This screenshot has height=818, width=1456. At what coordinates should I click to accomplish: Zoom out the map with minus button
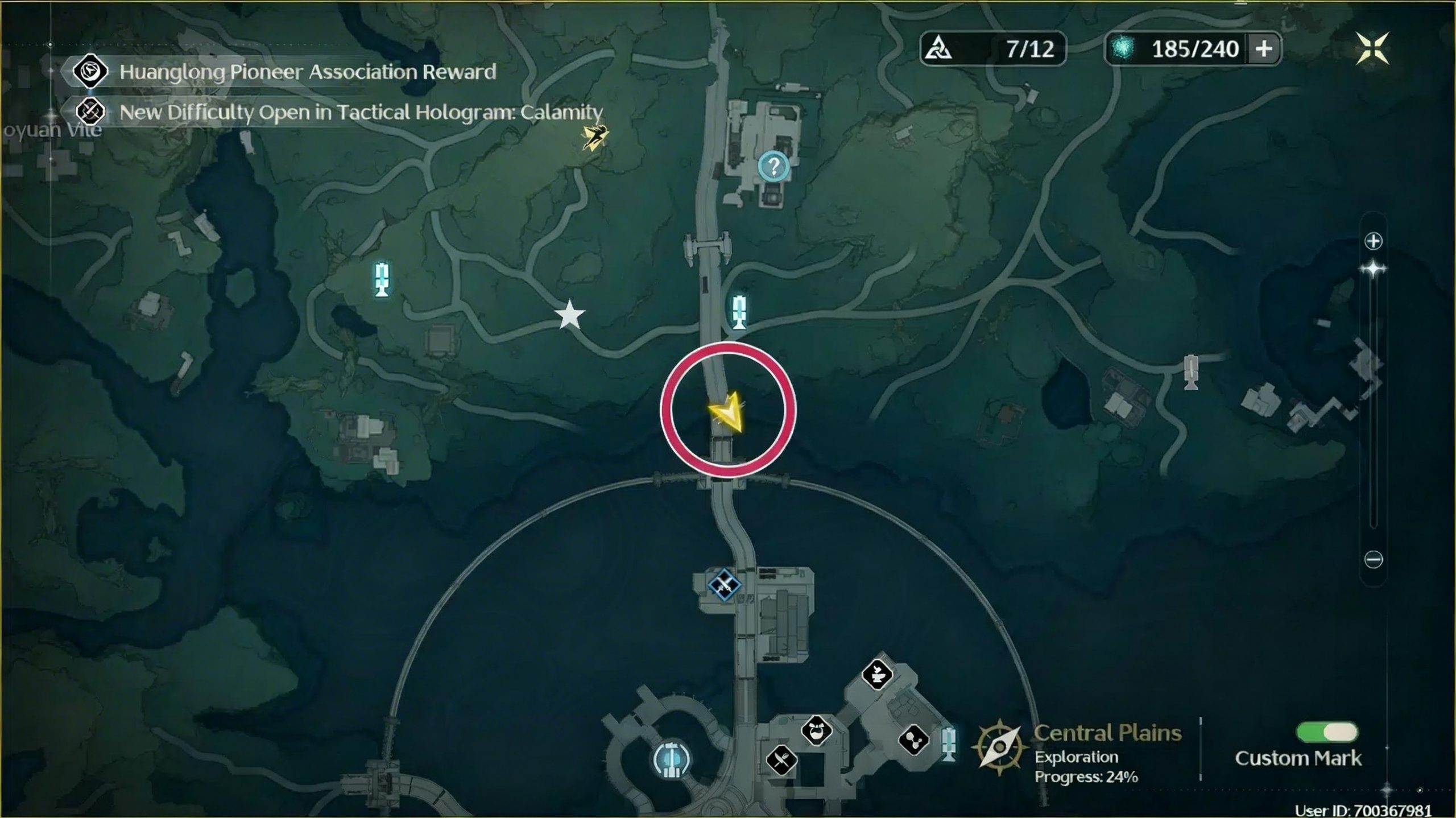click(1373, 559)
